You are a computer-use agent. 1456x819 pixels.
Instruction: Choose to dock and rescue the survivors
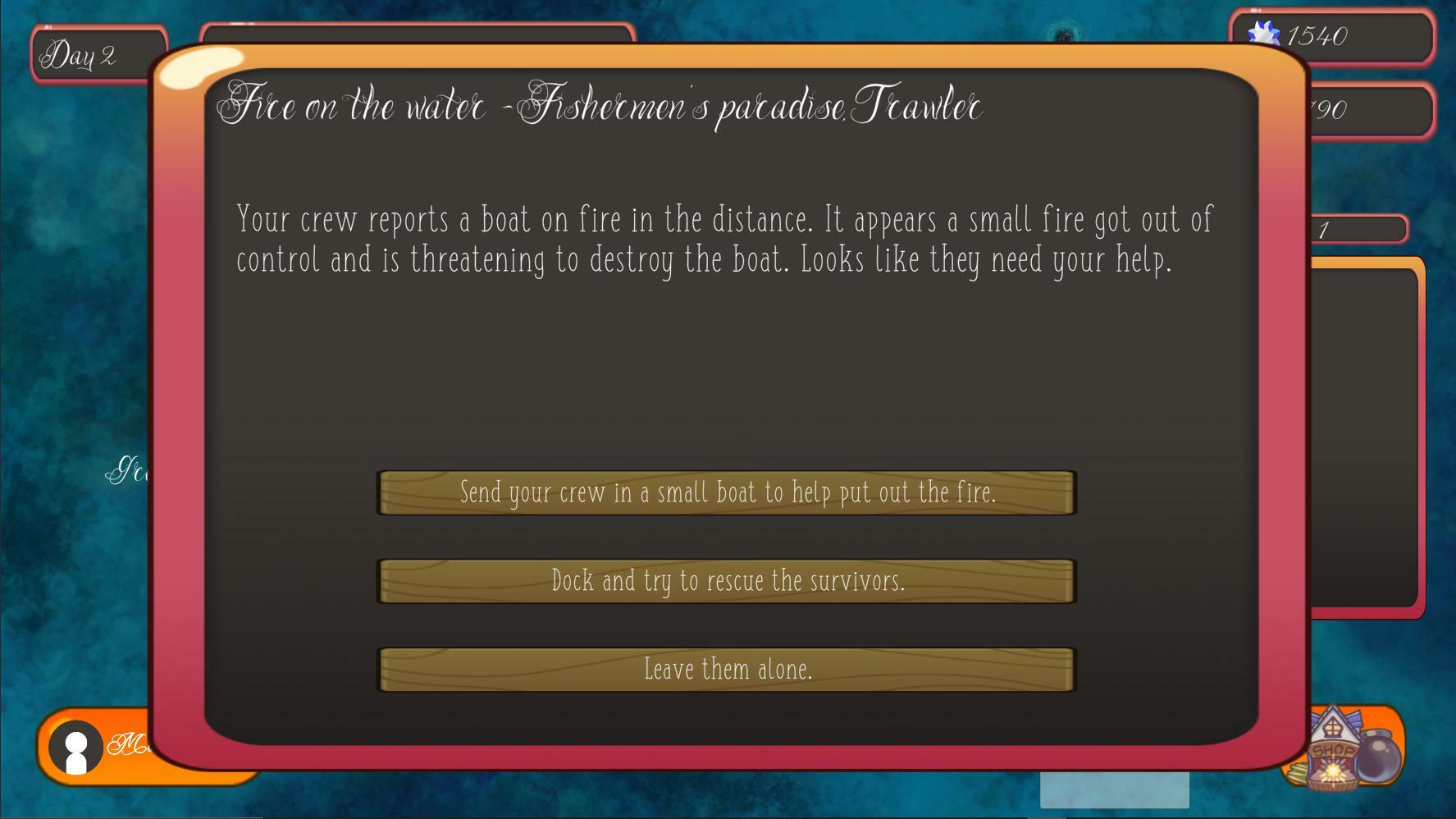coord(727,581)
